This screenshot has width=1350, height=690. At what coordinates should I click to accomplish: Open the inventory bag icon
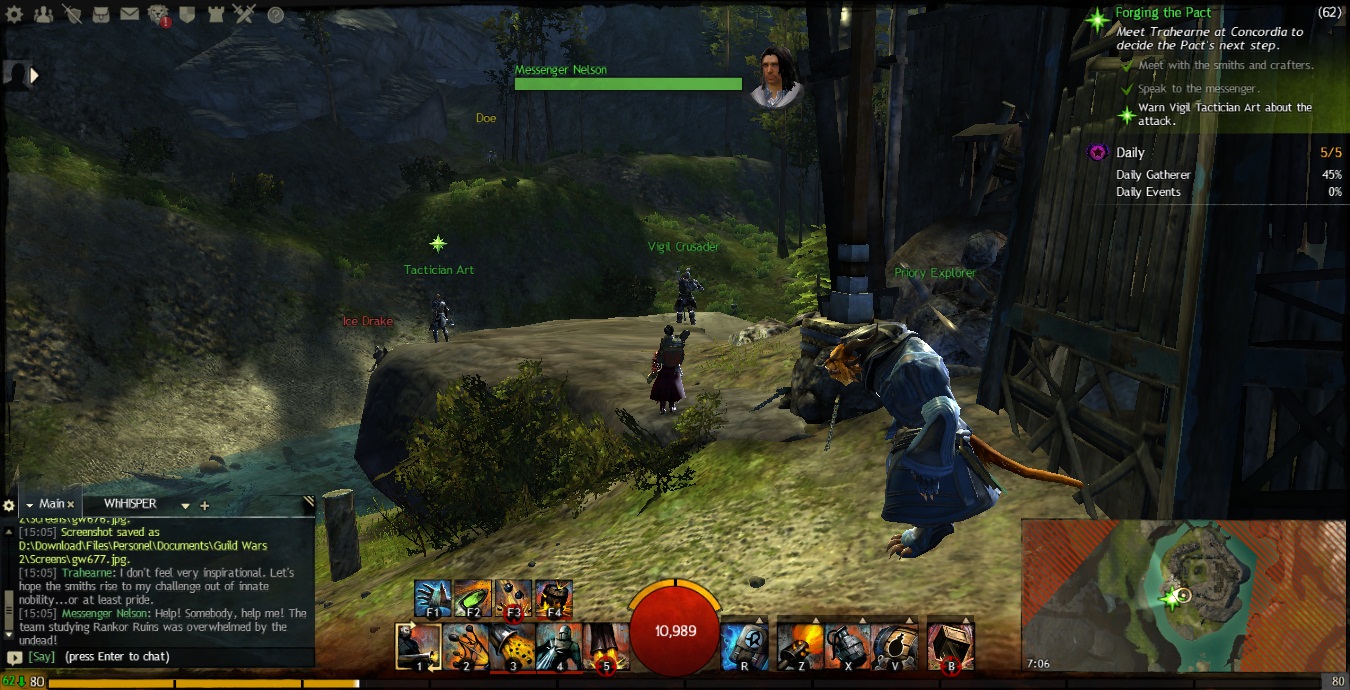point(101,14)
